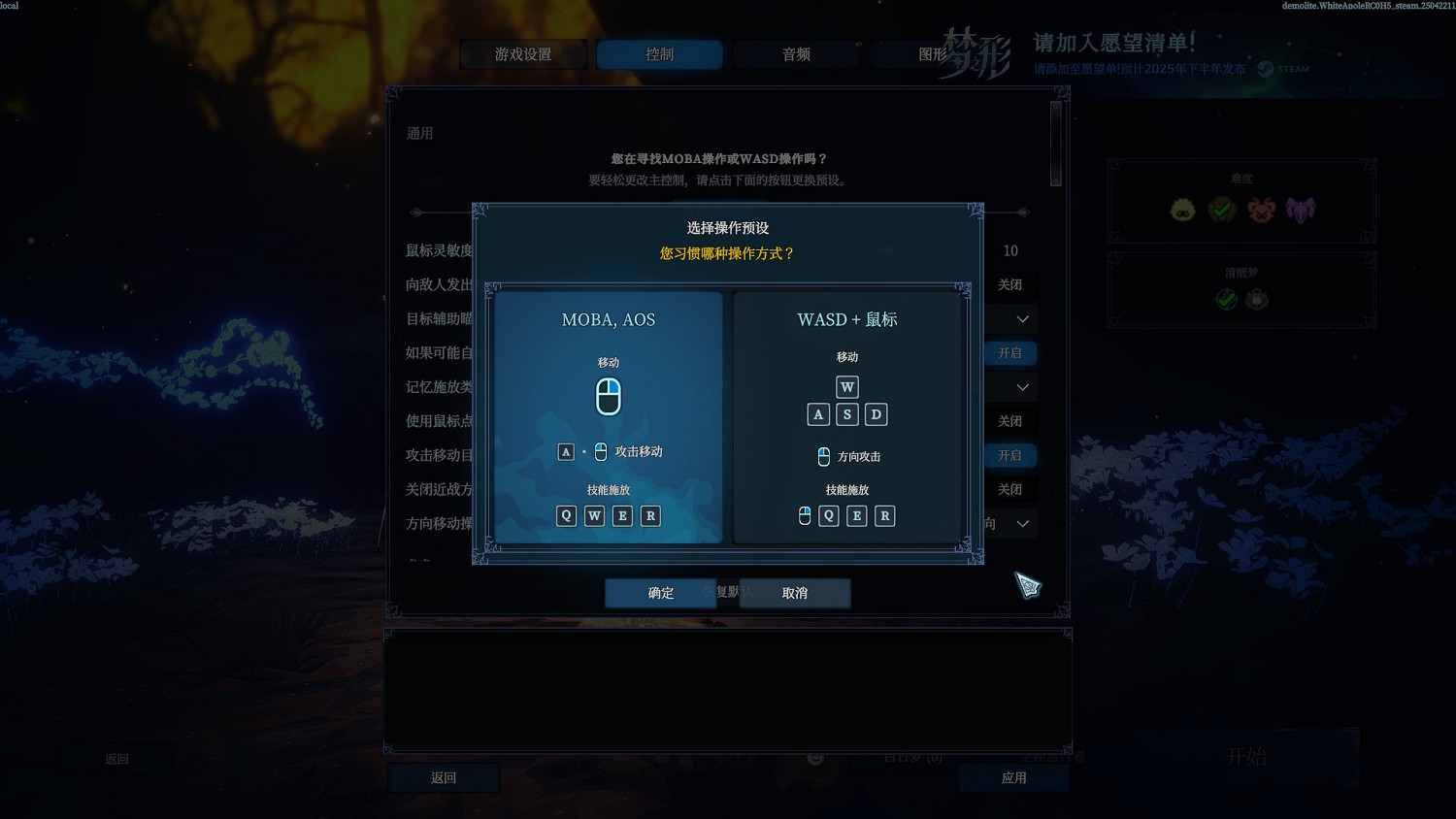Select the green sheep easy difficulty icon
The image size is (1456, 819).
(1181, 209)
